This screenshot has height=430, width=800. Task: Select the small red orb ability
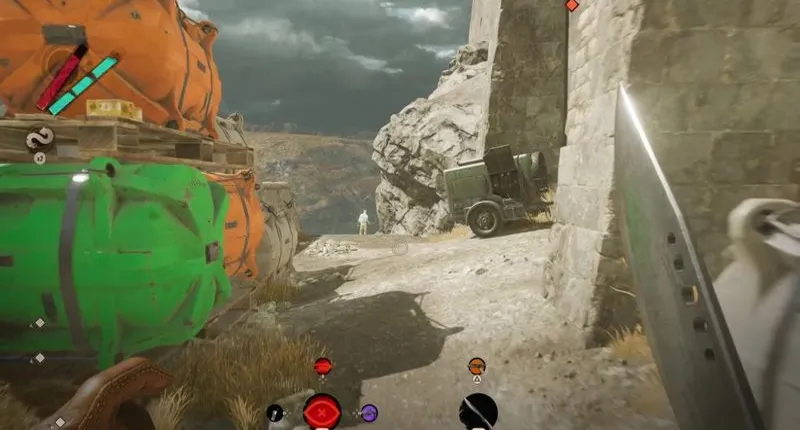click(x=322, y=367)
